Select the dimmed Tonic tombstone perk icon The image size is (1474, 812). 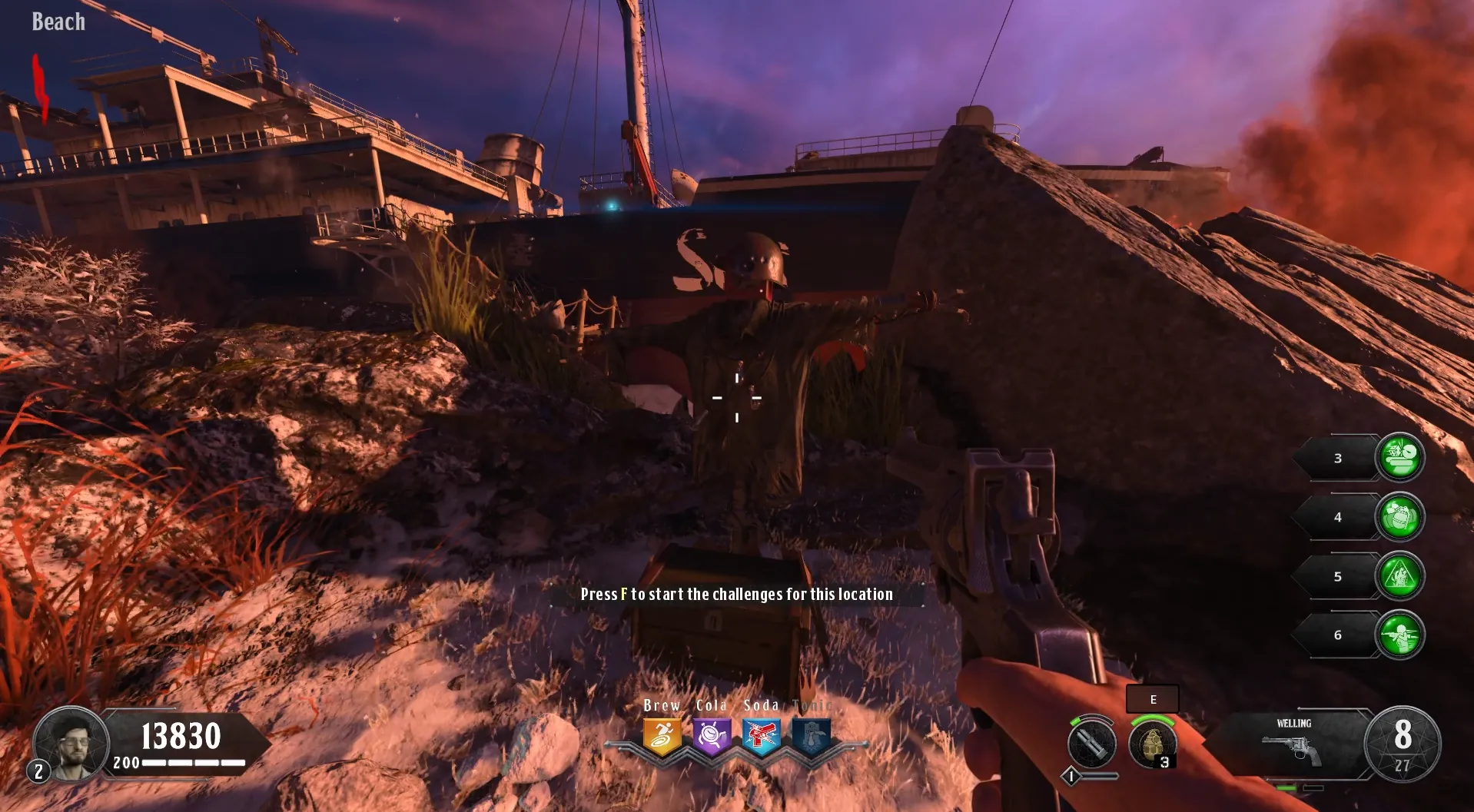pyautogui.click(x=812, y=737)
